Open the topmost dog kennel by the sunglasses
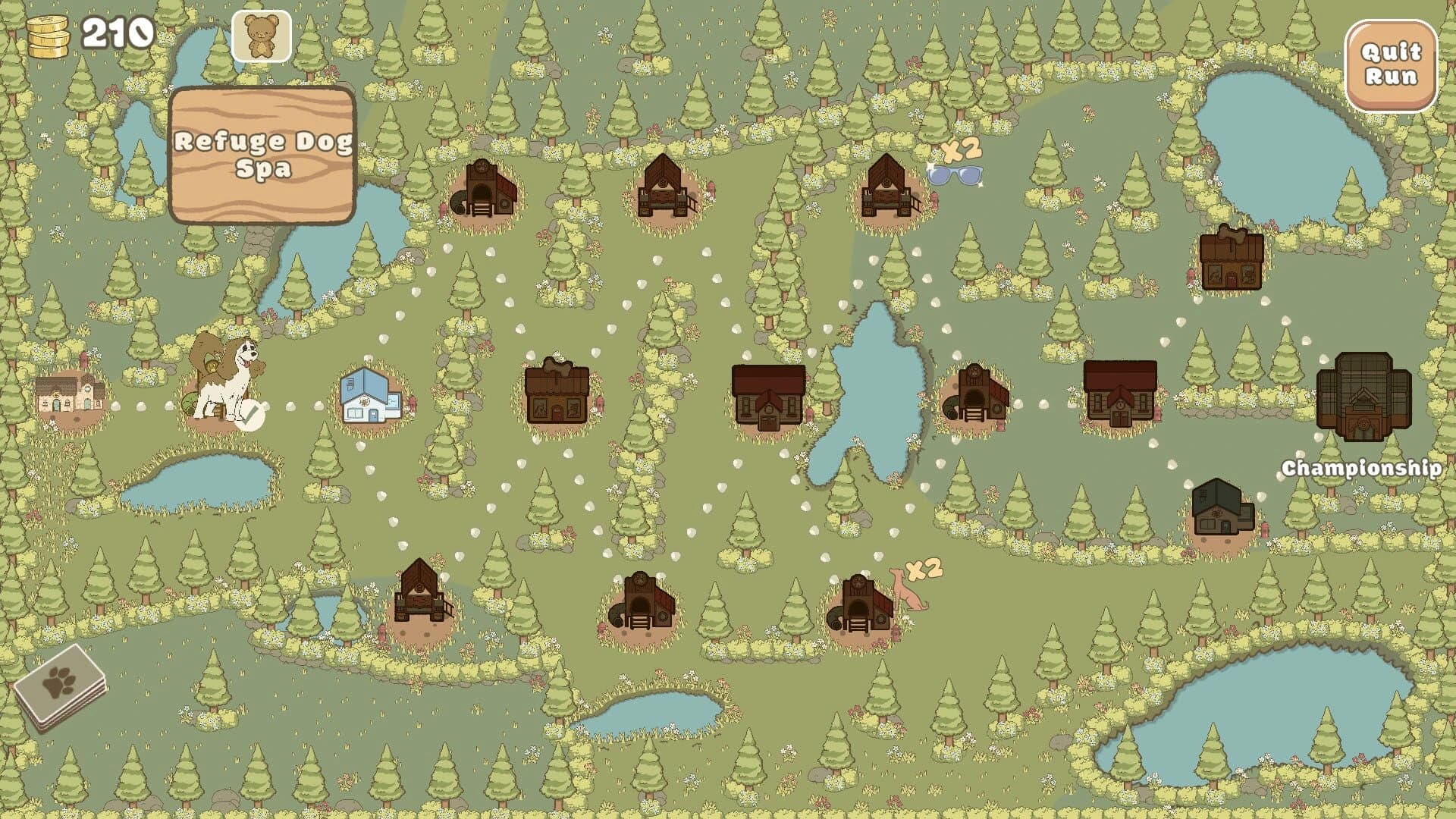Screen dimensions: 1456x819 [887, 190]
